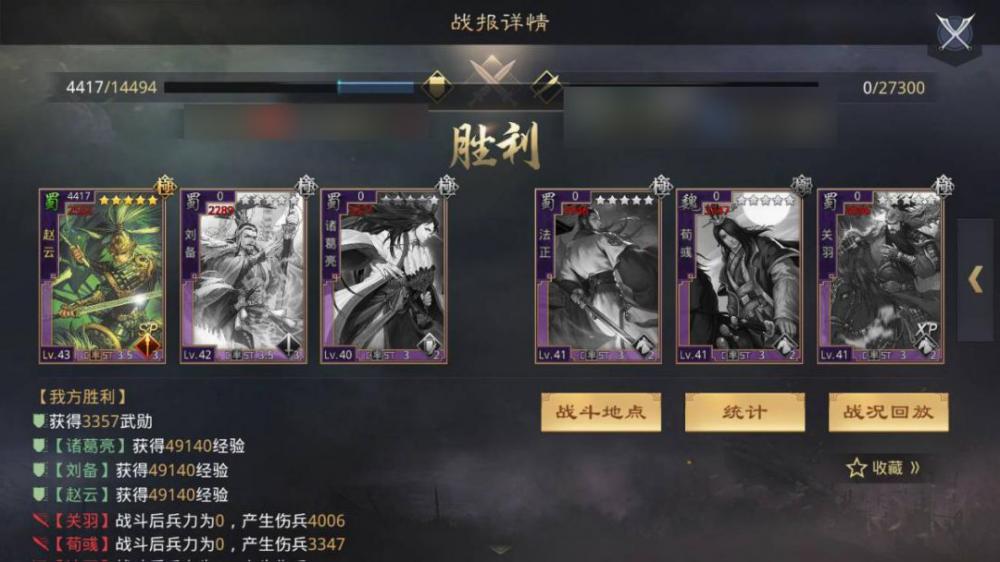Choose the 诸葛亮 hero card

click(x=384, y=275)
